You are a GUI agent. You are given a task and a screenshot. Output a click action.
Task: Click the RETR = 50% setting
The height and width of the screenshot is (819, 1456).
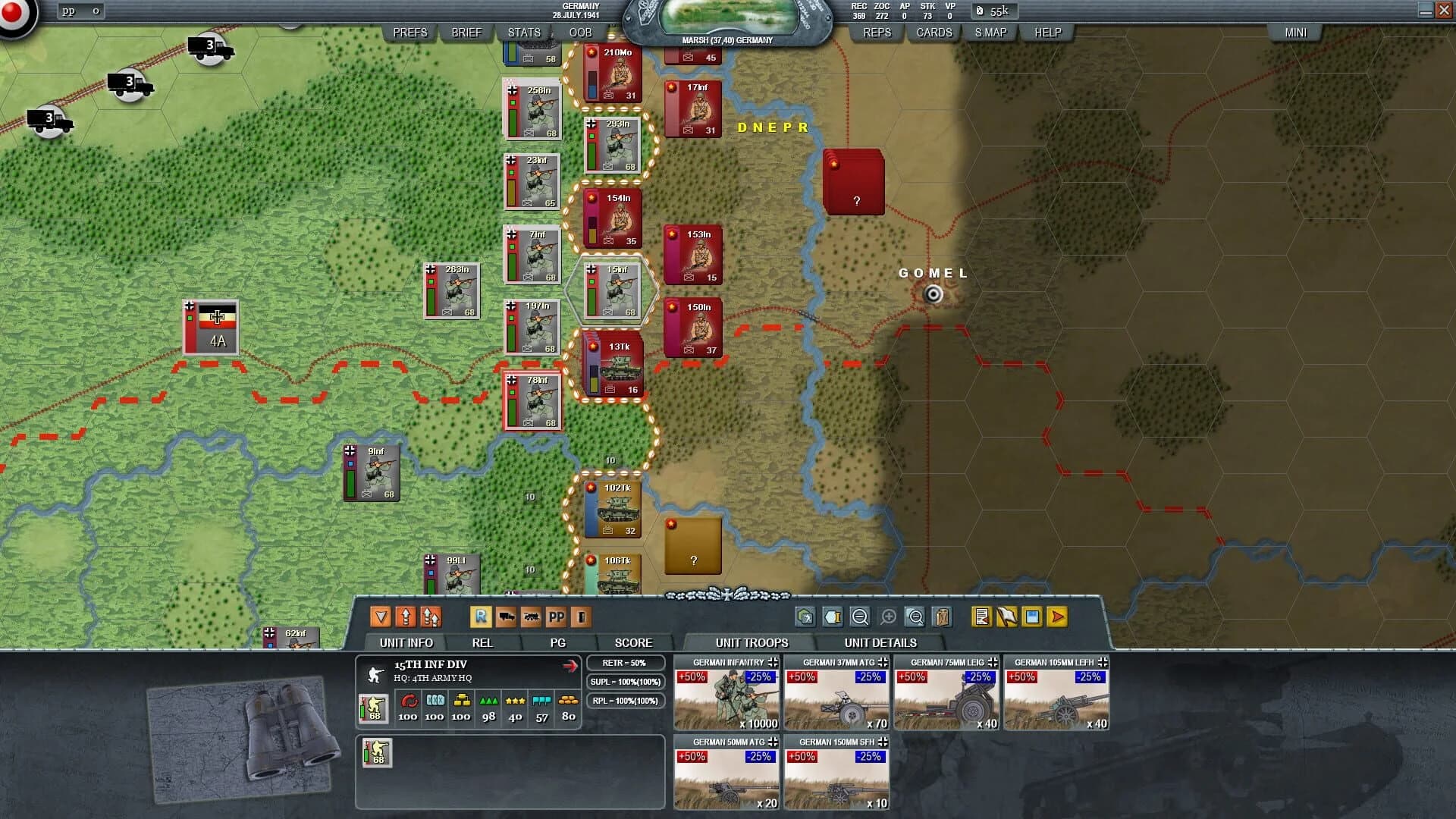click(x=626, y=662)
